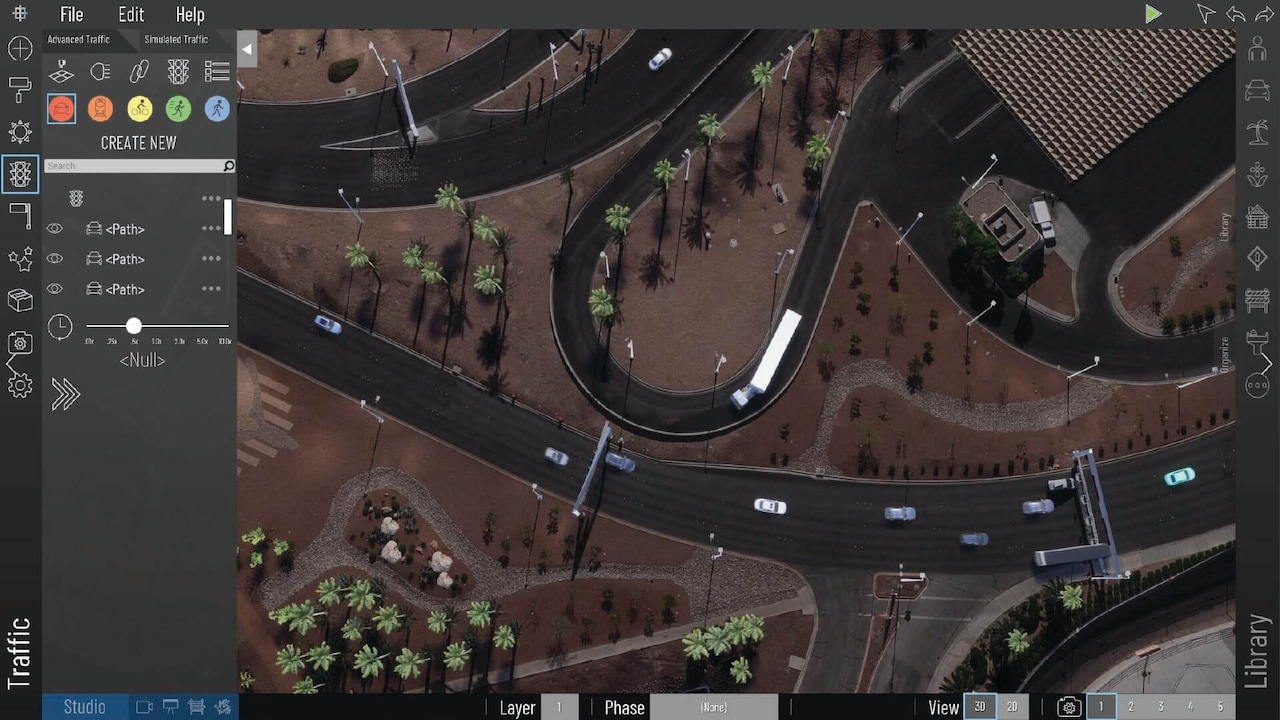The image size is (1280, 720).
Task: Switch the view to 2D
Action: pos(1012,707)
